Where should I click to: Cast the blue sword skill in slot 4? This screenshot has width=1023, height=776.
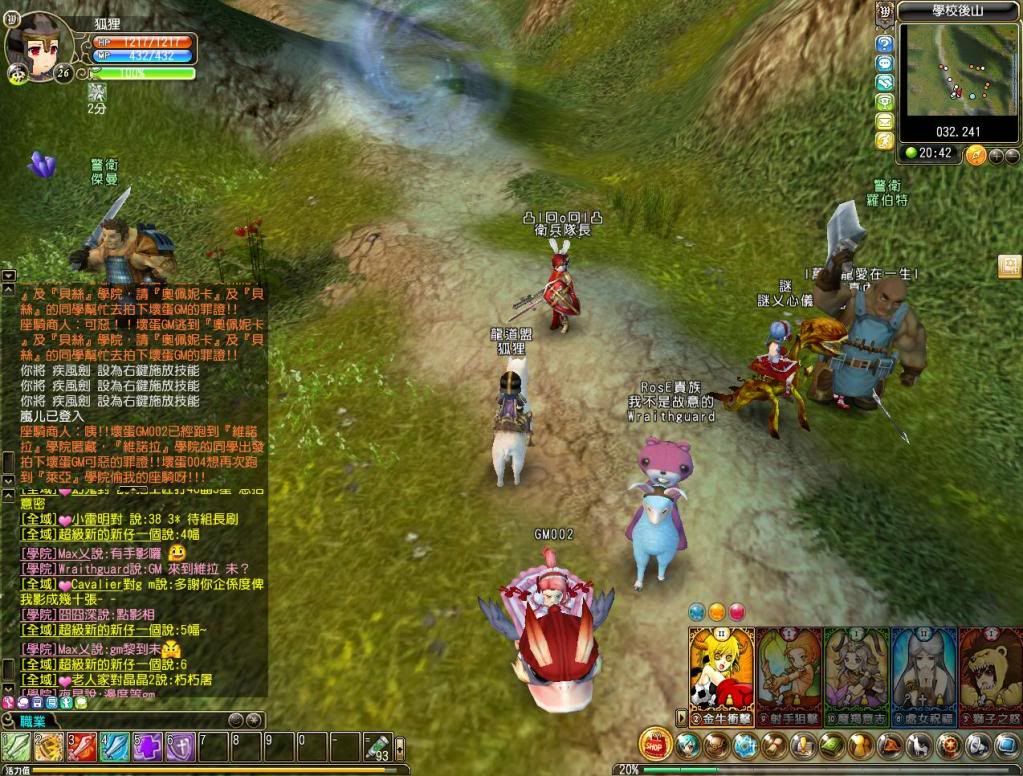pyautogui.click(x=115, y=747)
